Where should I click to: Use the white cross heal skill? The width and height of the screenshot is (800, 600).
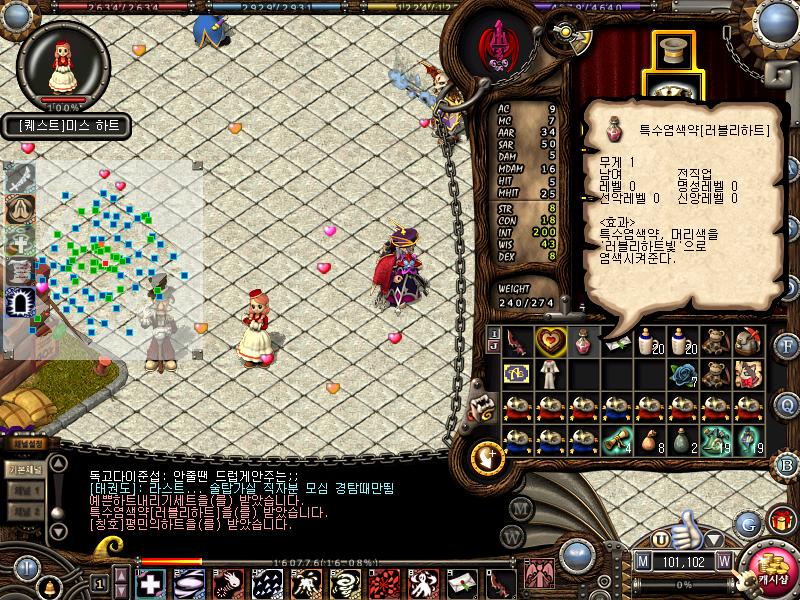click(x=150, y=583)
